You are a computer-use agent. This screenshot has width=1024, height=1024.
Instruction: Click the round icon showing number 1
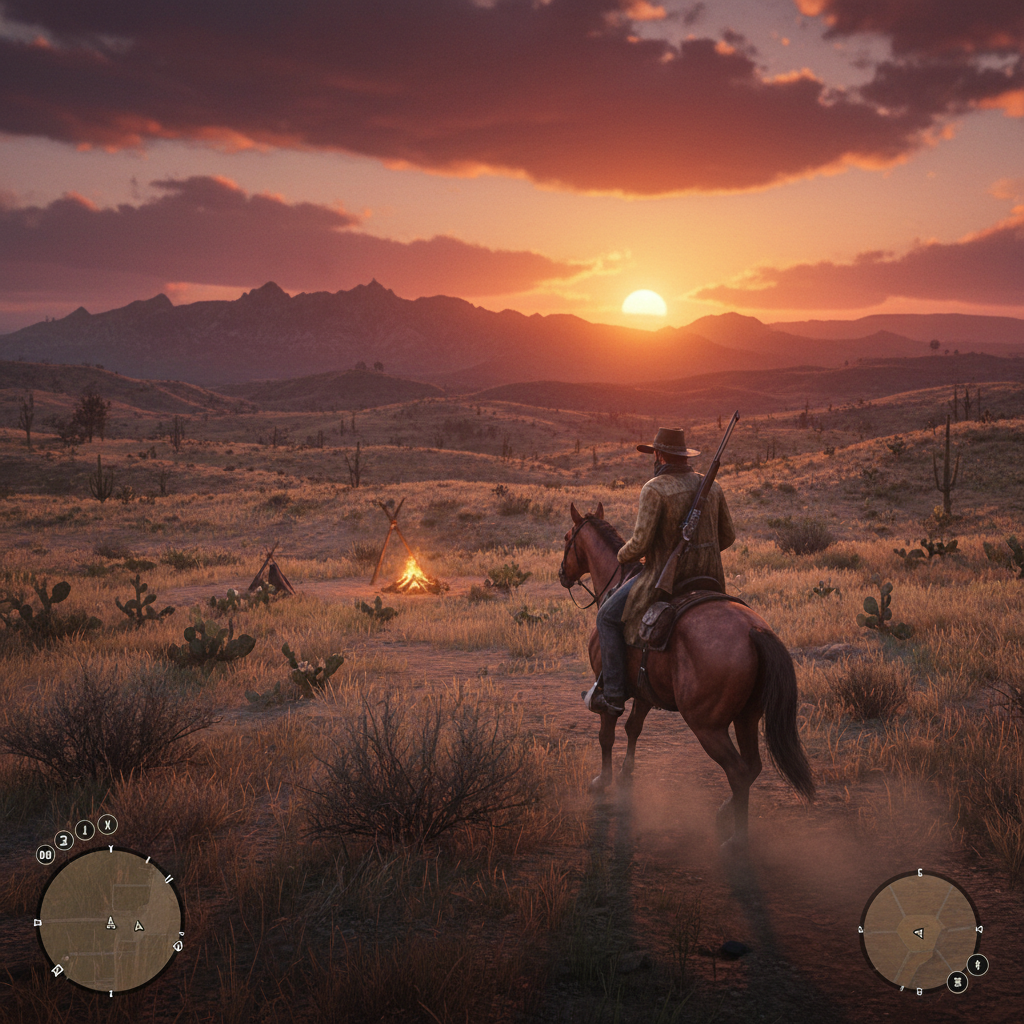click(85, 830)
